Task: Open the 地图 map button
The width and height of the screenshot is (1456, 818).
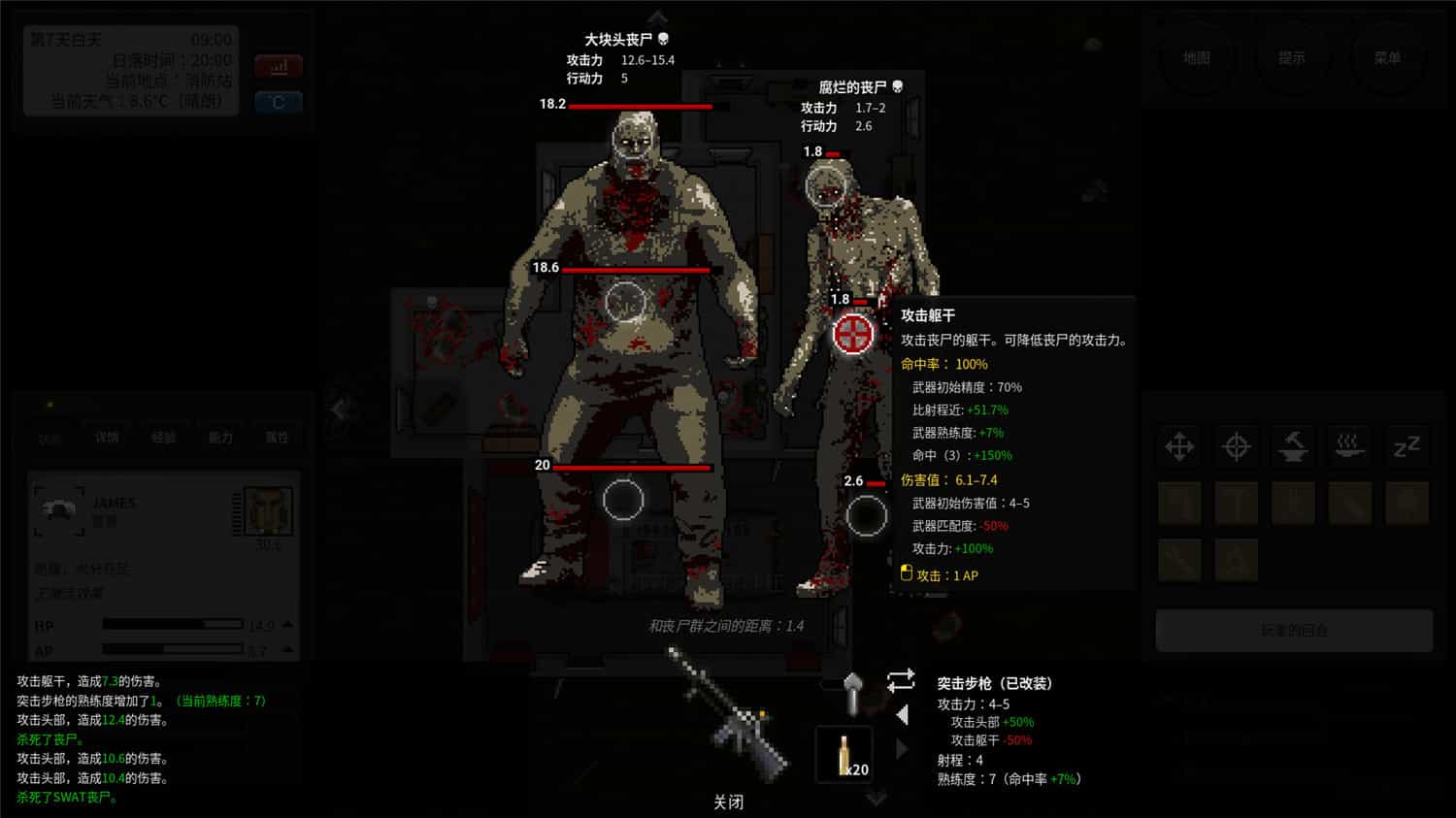Action: (1197, 58)
